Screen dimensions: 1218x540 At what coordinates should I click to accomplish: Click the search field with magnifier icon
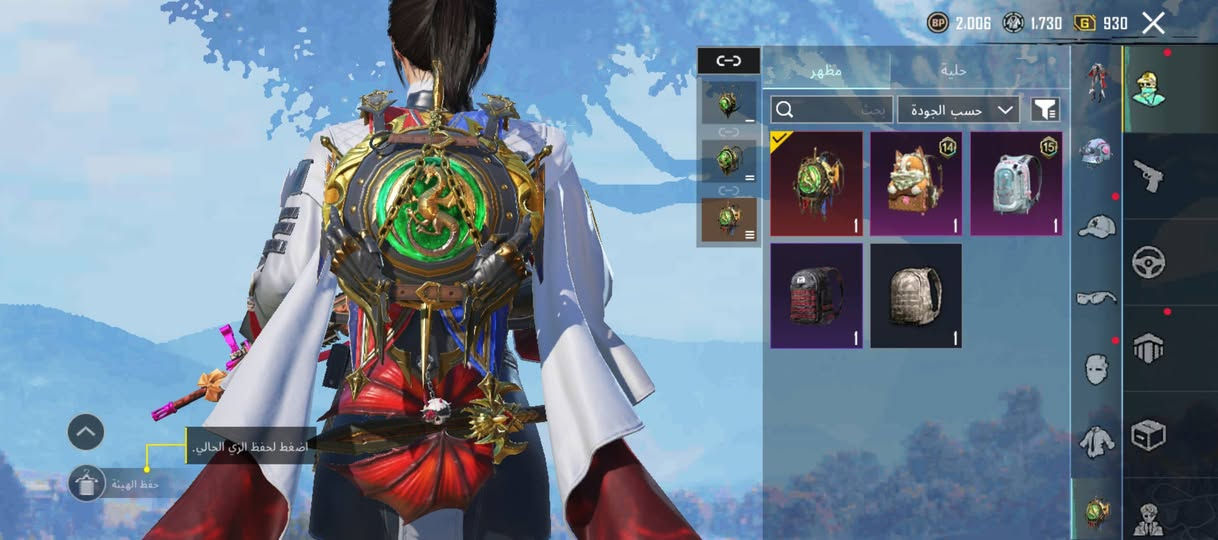831,109
